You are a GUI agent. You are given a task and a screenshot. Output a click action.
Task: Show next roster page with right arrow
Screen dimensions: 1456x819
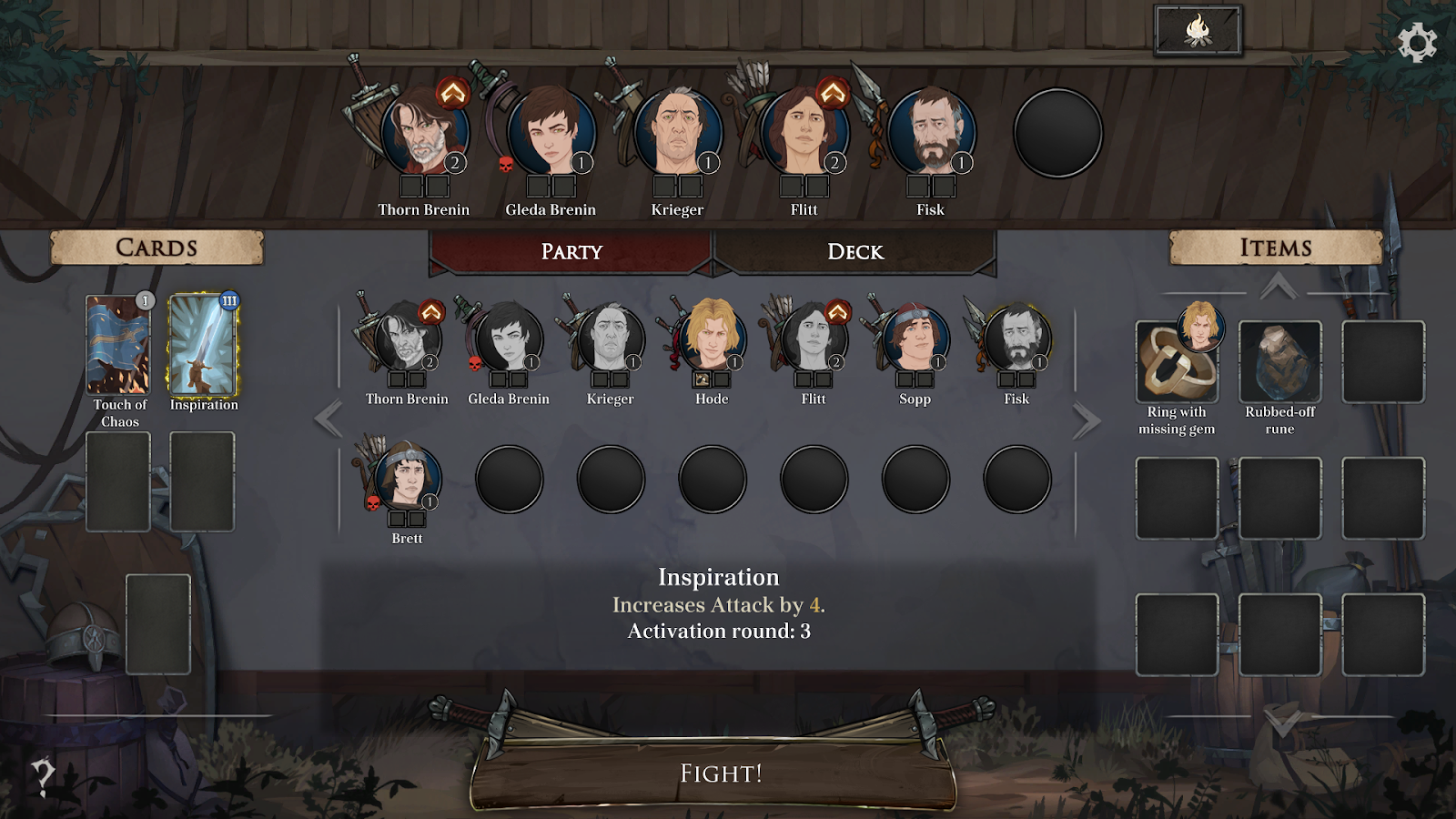point(1086,420)
